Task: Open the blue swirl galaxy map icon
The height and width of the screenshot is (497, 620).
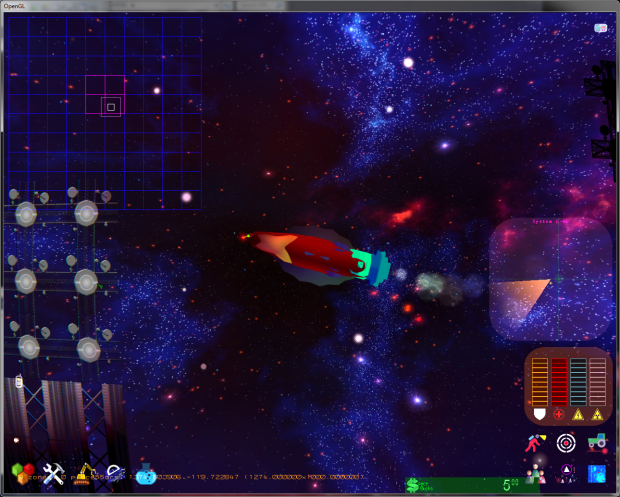Action: [598, 472]
